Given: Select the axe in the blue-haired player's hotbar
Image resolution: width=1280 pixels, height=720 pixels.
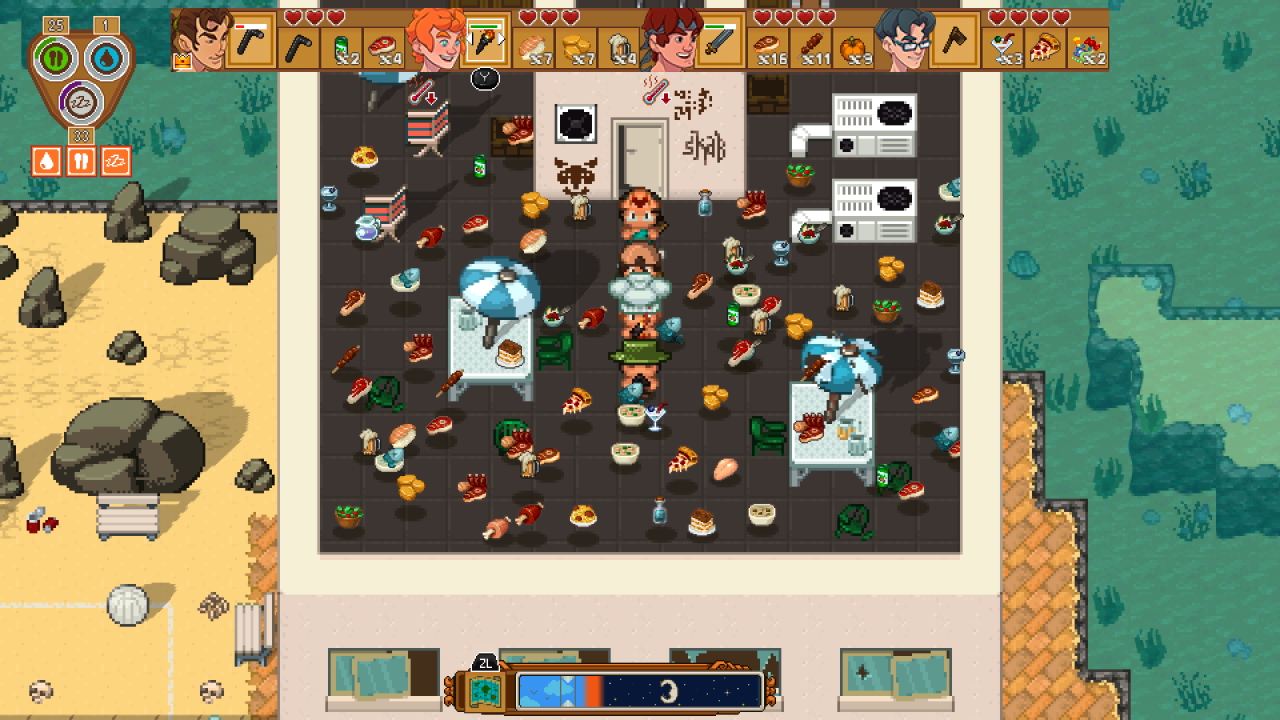Looking at the screenshot, I should click(955, 43).
